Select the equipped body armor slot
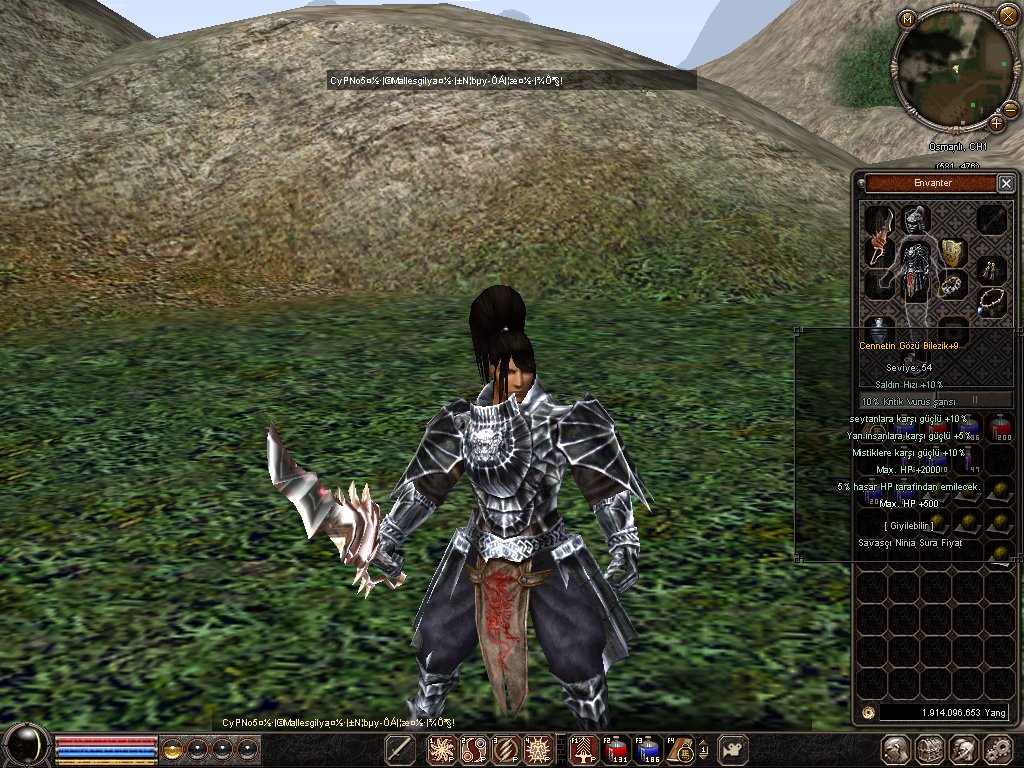1024x768 pixels. click(x=915, y=268)
